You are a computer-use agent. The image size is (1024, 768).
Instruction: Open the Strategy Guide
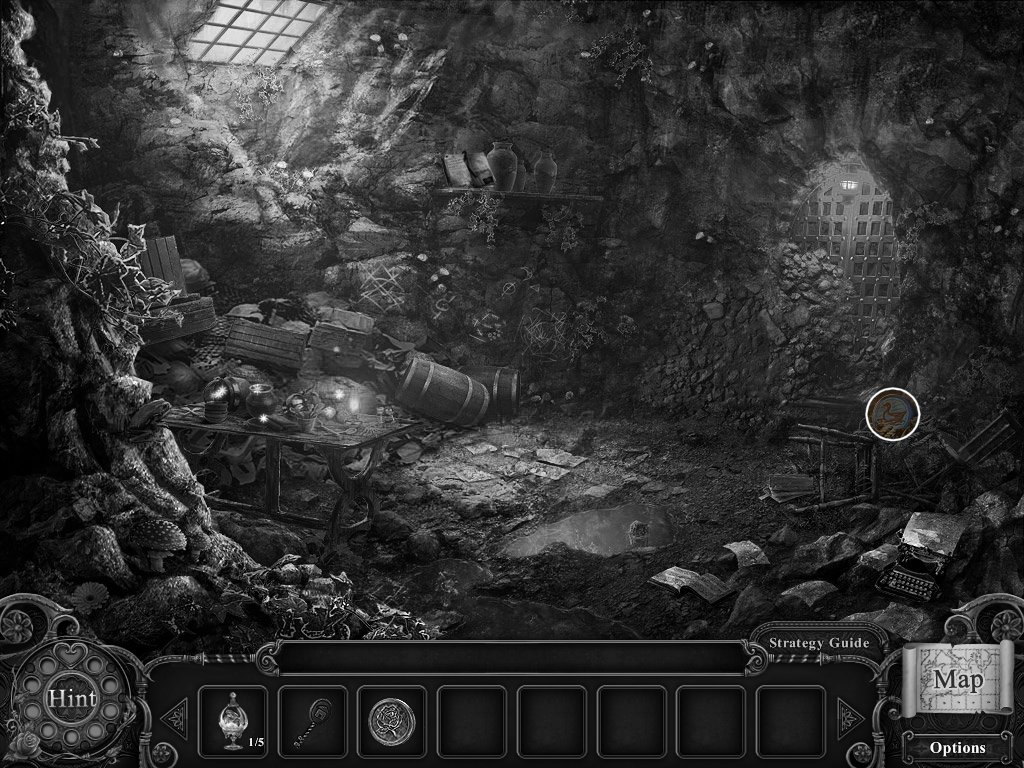pyautogui.click(x=818, y=643)
